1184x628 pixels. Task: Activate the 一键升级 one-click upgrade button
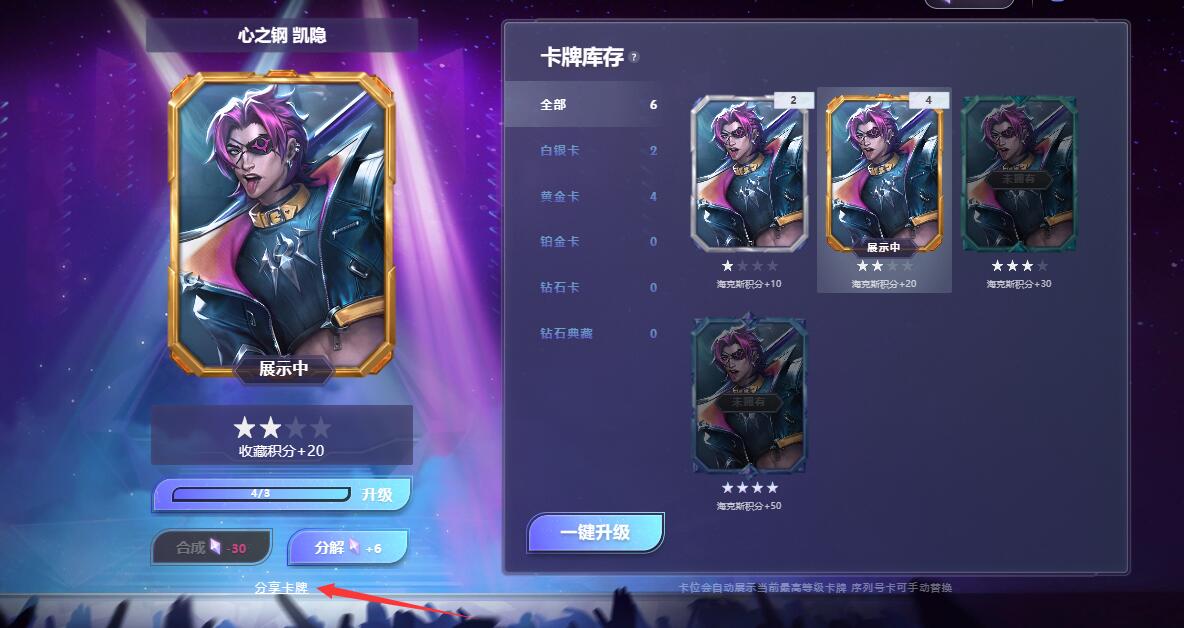(595, 532)
